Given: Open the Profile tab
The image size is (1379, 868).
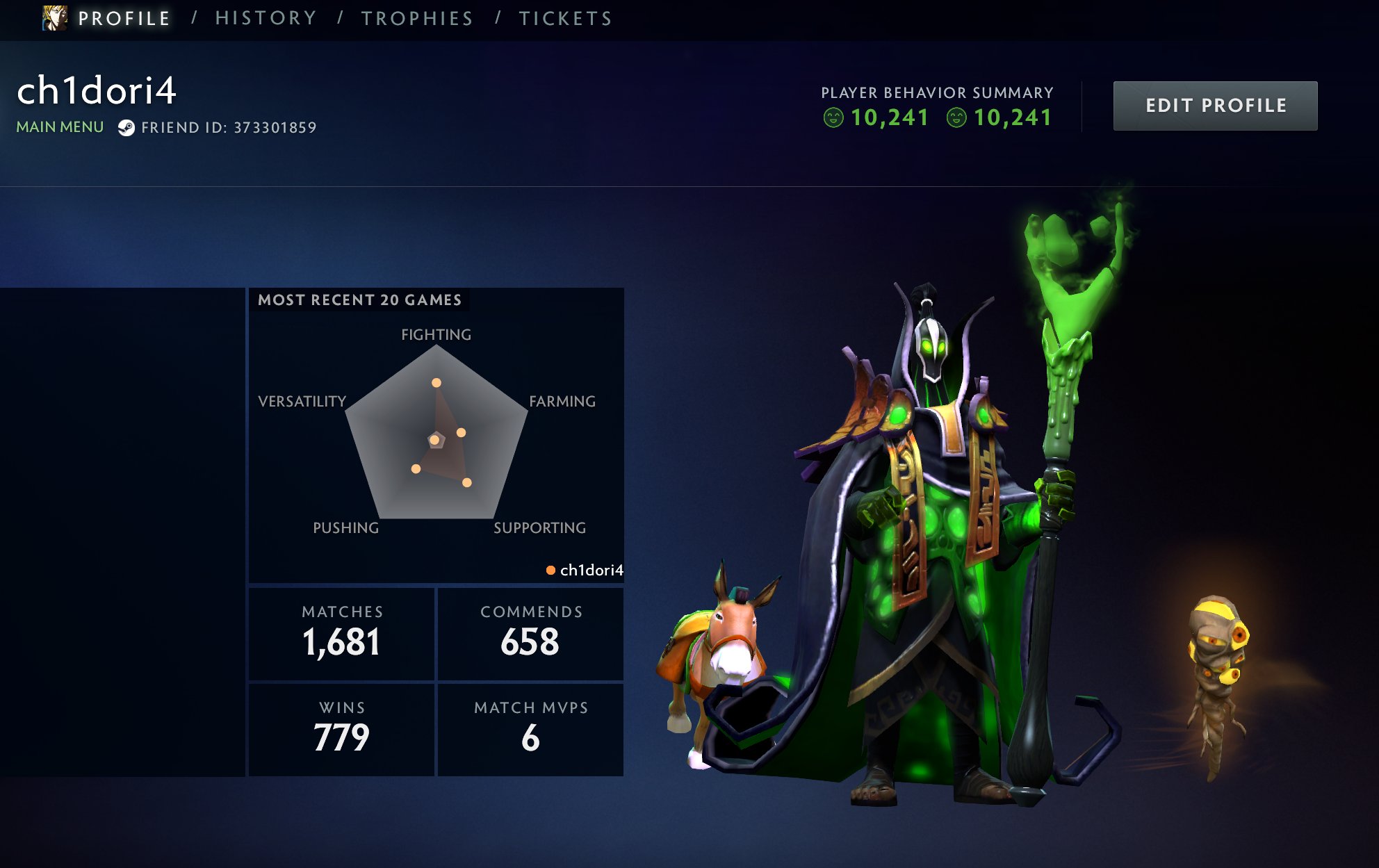Looking at the screenshot, I should click(x=124, y=19).
